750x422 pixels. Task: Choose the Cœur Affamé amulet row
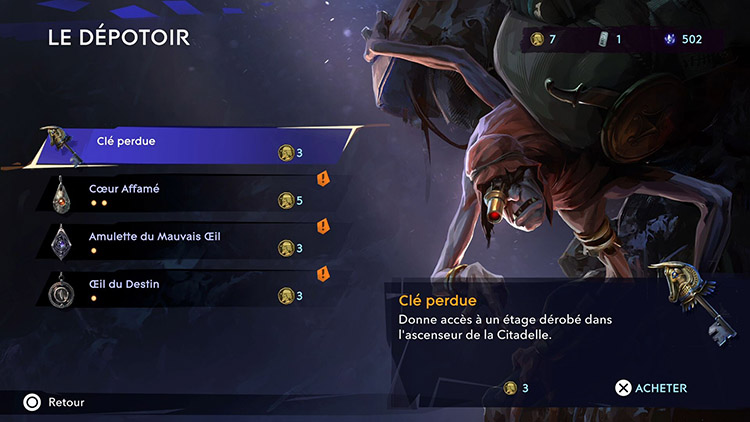click(x=180, y=194)
